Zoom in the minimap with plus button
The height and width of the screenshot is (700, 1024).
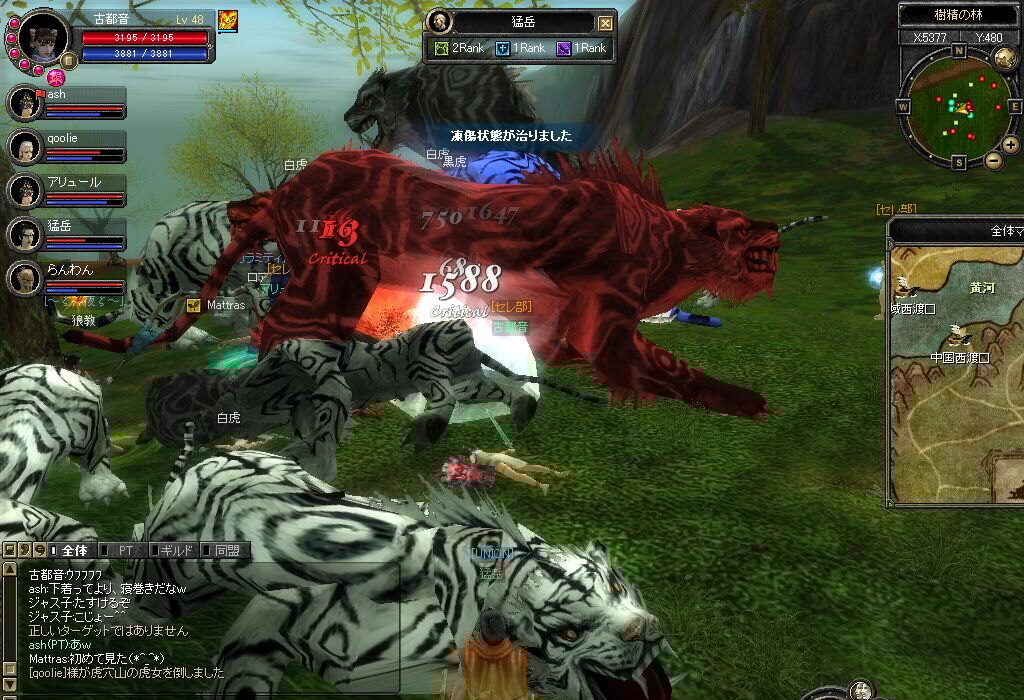pyautogui.click(x=1010, y=145)
